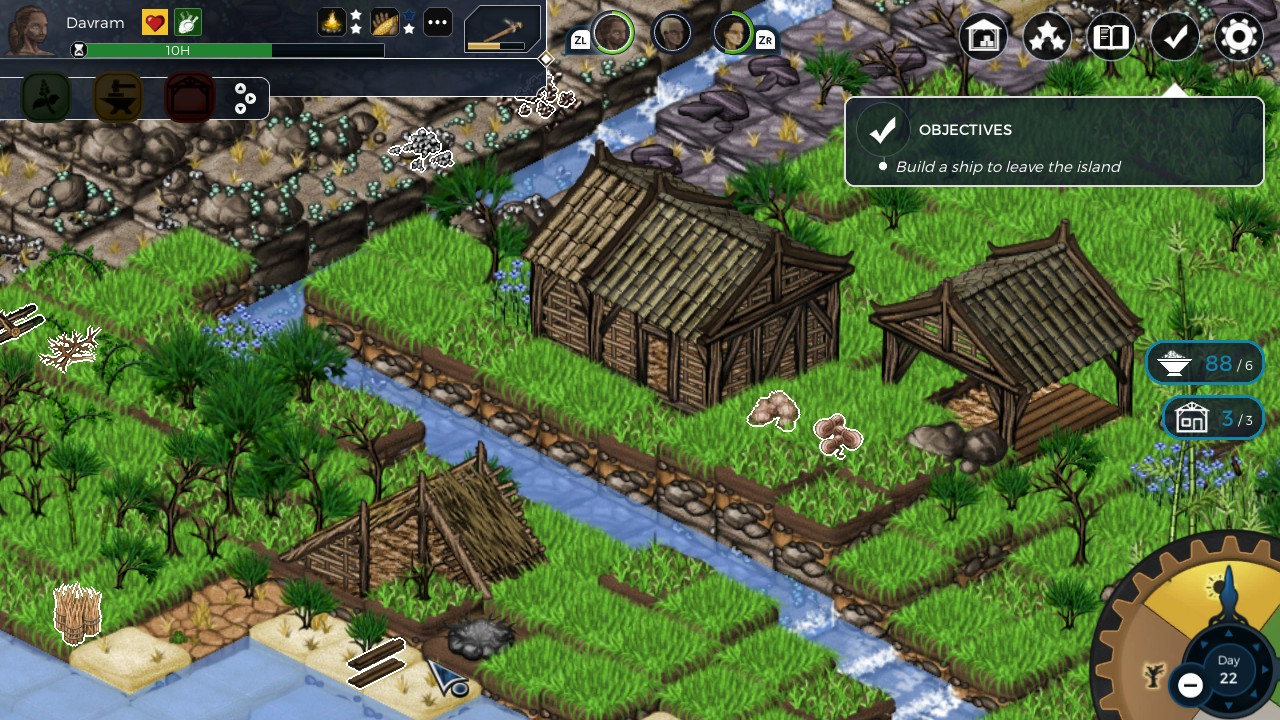Screen dimensions: 1280x720
Task: Switch to the ZL character portrait
Action: click(x=611, y=32)
